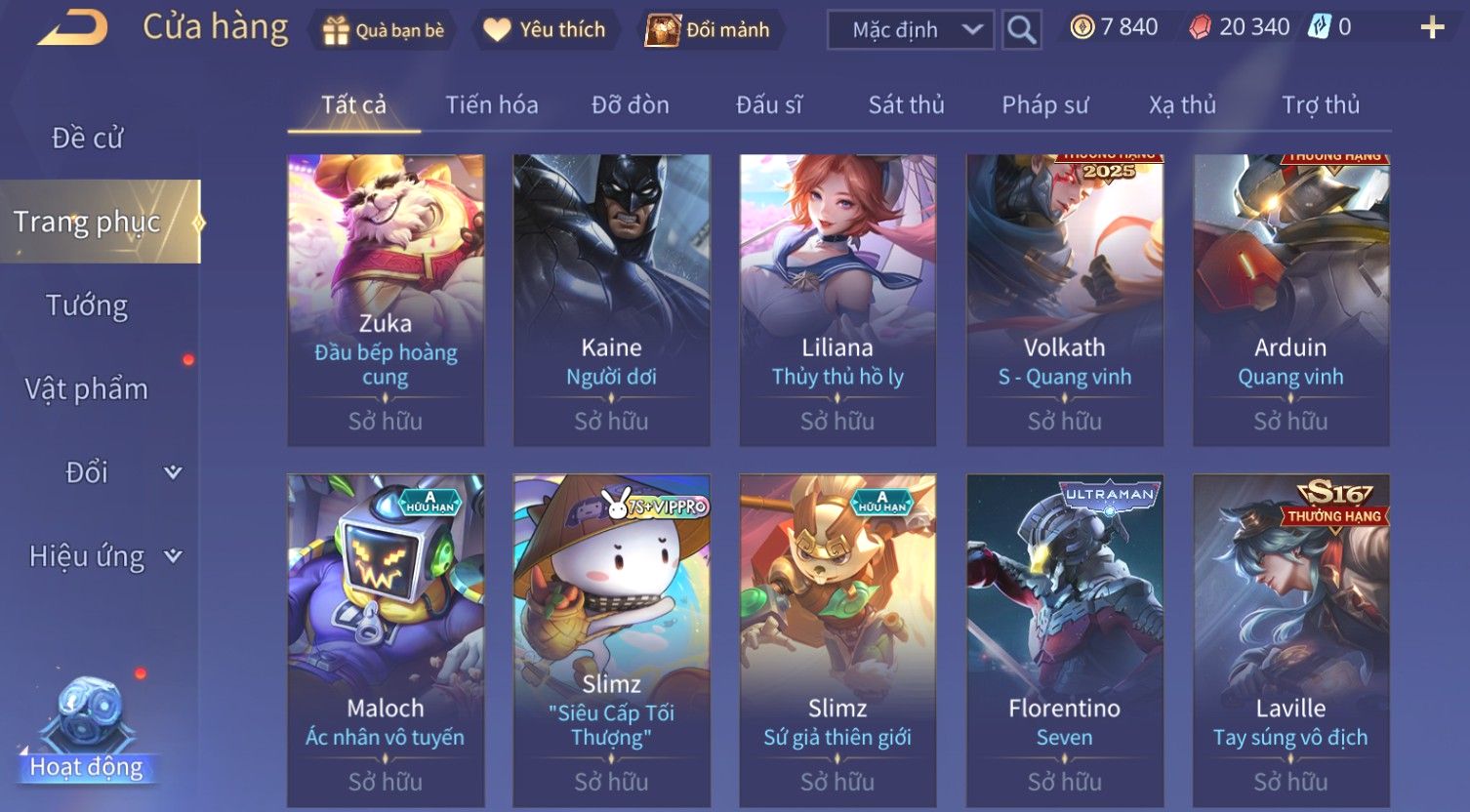Add currency with the plus button
The image size is (1470, 812).
click(x=1431, y=27)
